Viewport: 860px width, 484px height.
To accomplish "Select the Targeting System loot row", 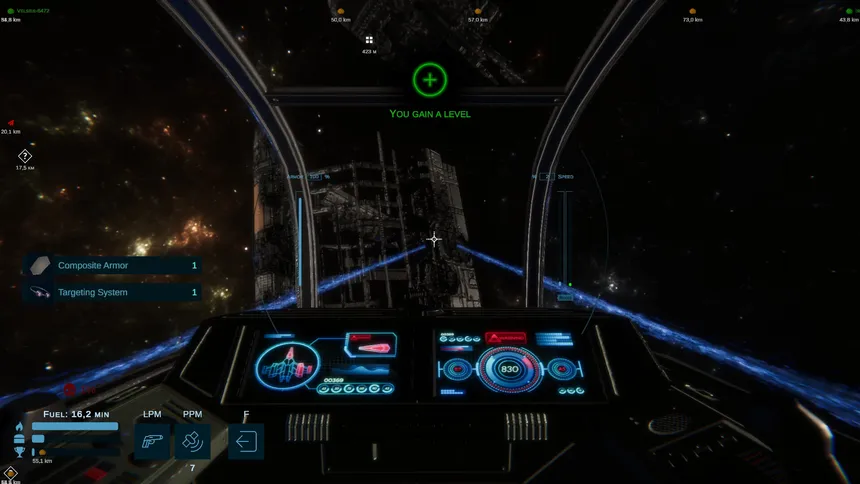I will pos(112,293).
